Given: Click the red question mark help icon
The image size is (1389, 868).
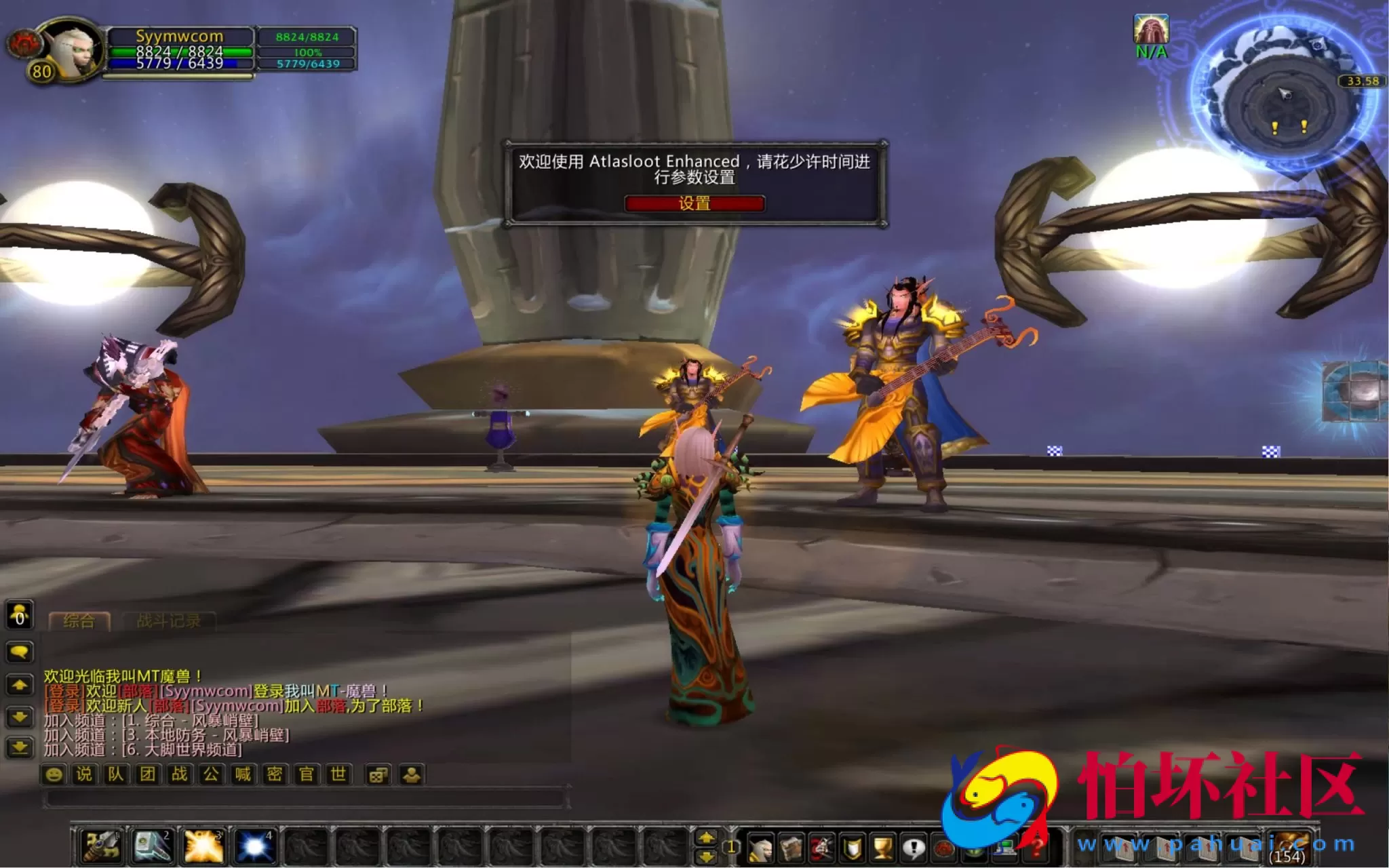Looking at the screenshot, I should [x=1036, y=848].
